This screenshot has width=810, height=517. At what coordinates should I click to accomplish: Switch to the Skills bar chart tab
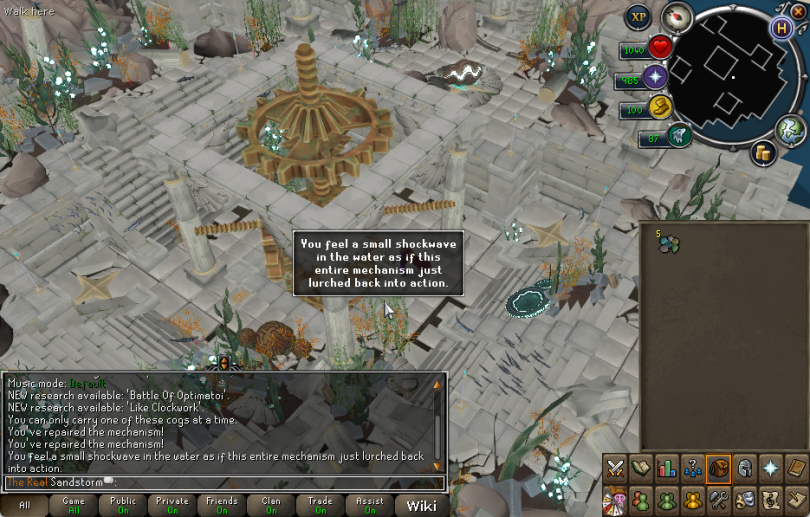[667, 468]
